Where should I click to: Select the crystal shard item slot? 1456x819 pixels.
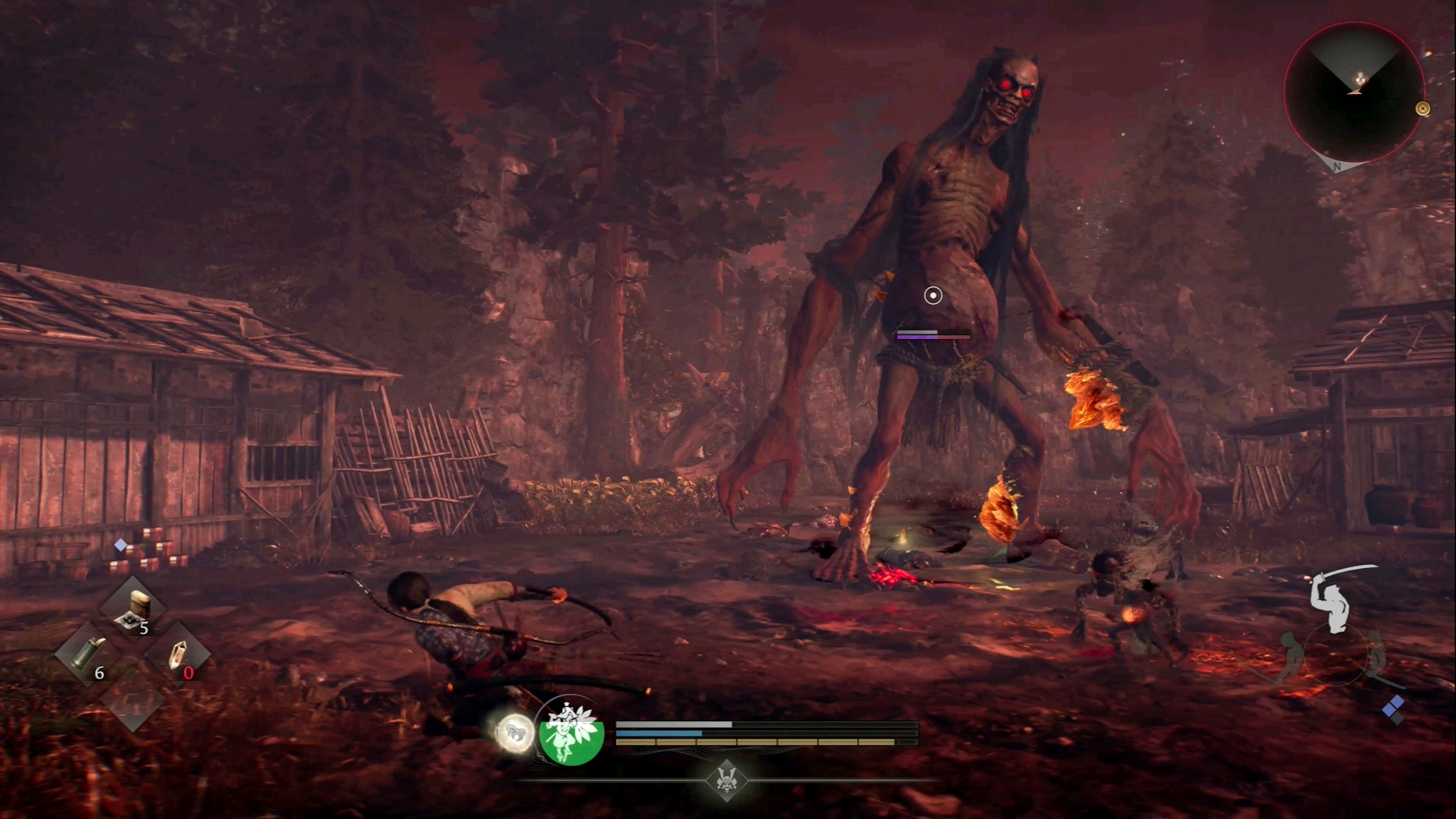point(177,654)
